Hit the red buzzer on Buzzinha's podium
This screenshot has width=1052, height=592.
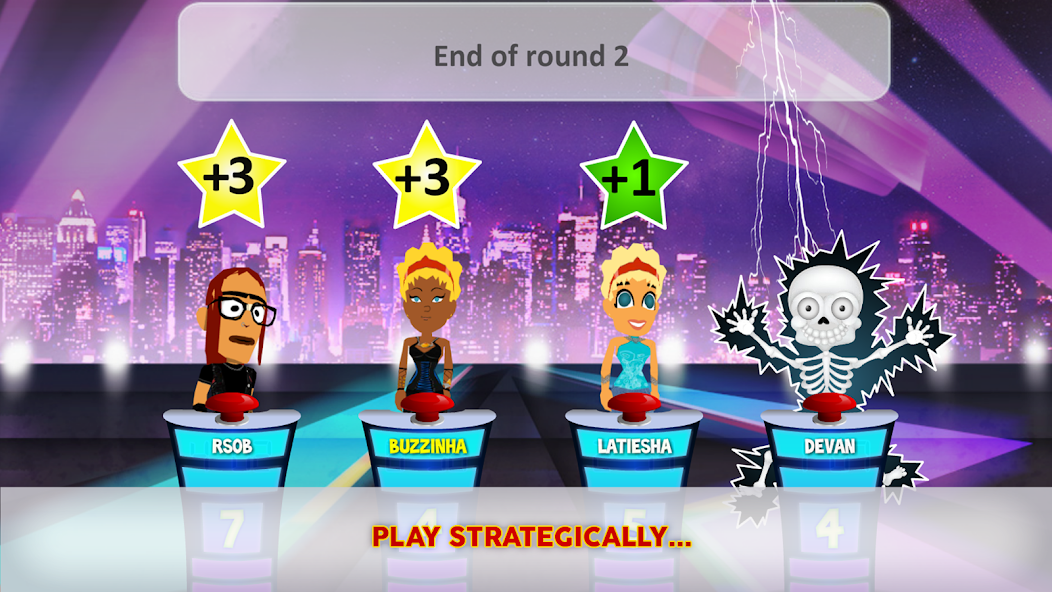pyautogui.click(x=427, y=404)
